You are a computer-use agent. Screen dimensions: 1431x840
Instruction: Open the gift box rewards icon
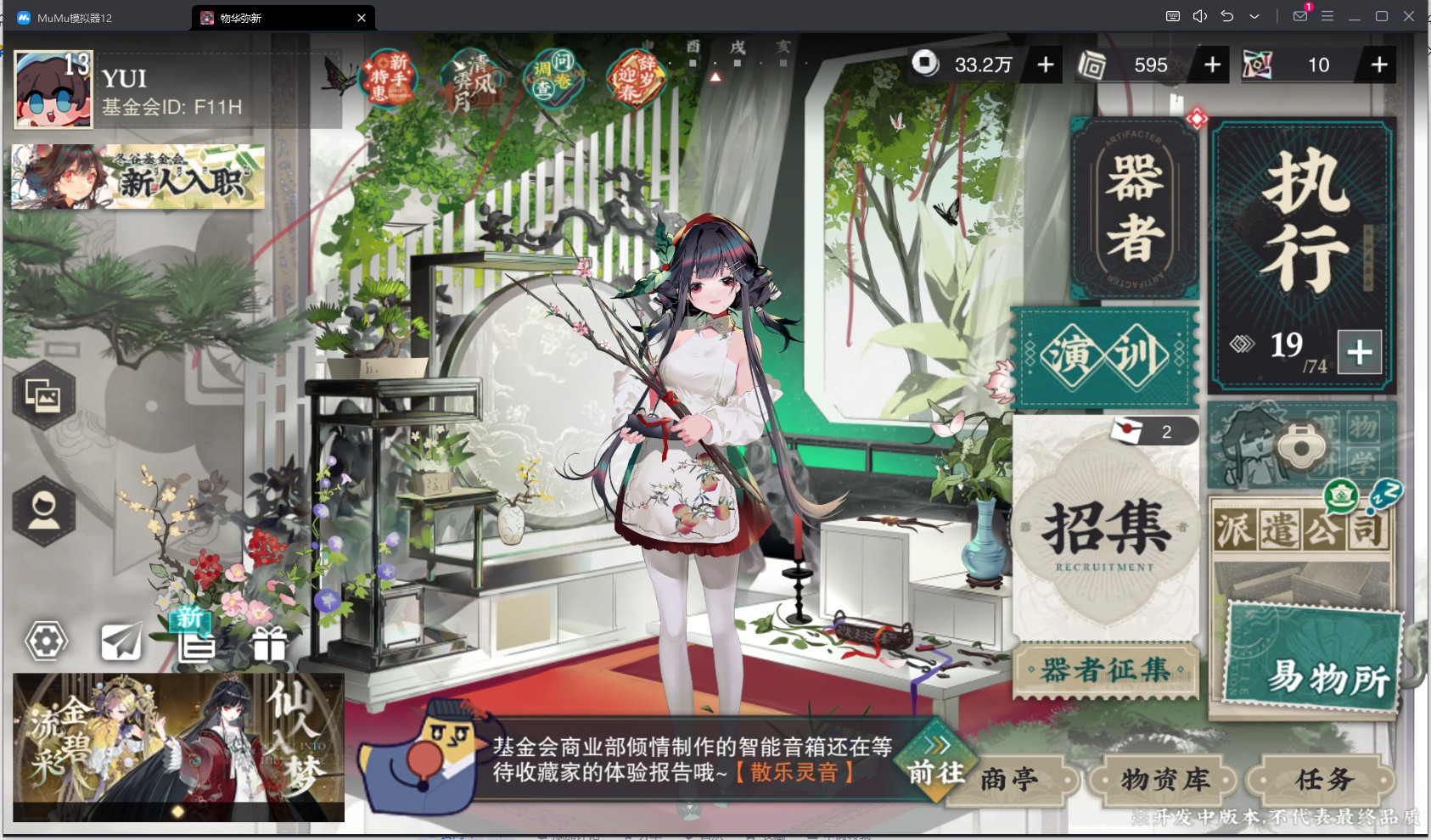[x=269, y=644]
